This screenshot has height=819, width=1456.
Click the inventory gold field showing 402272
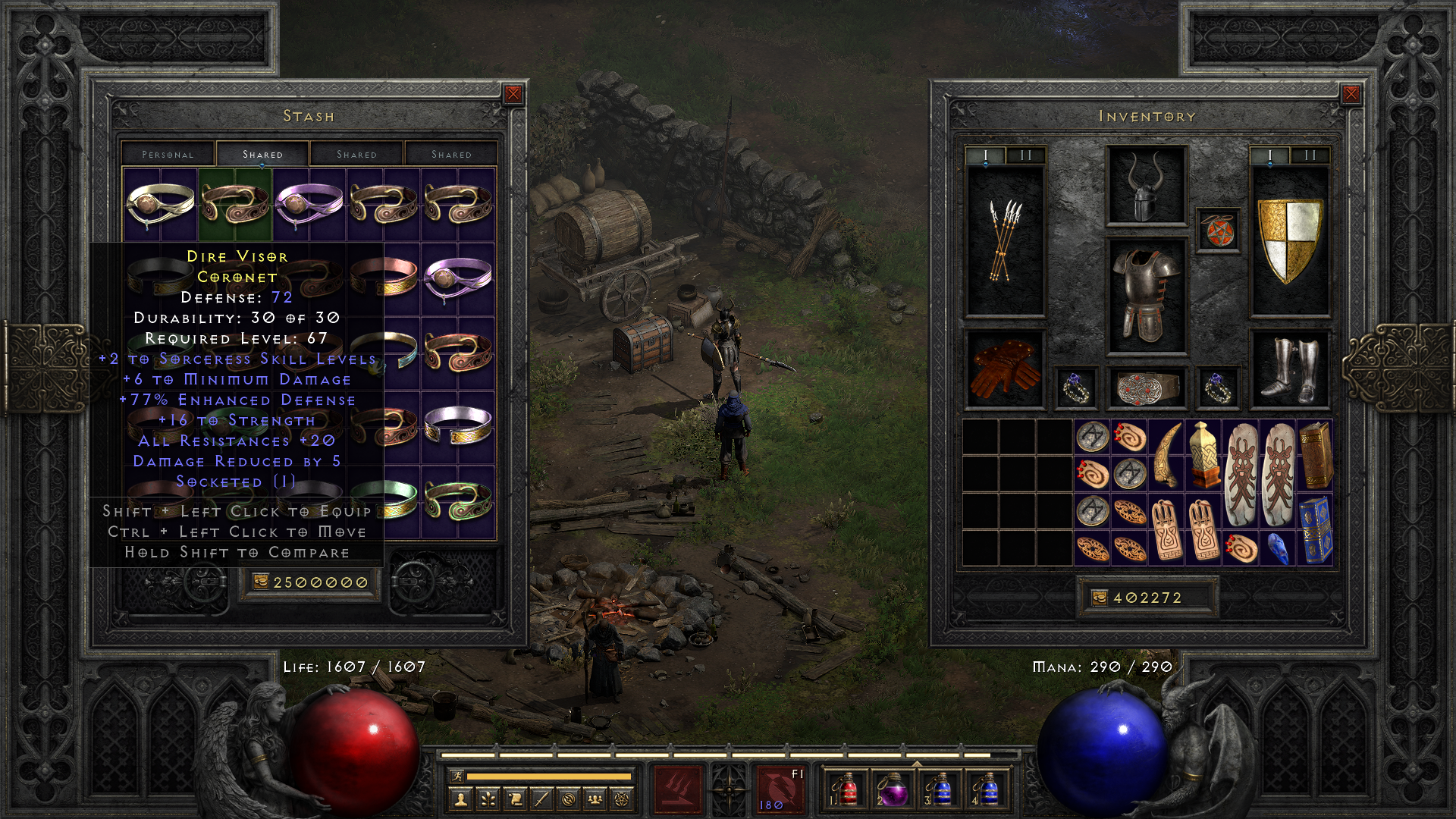[x=1147, y=598]
